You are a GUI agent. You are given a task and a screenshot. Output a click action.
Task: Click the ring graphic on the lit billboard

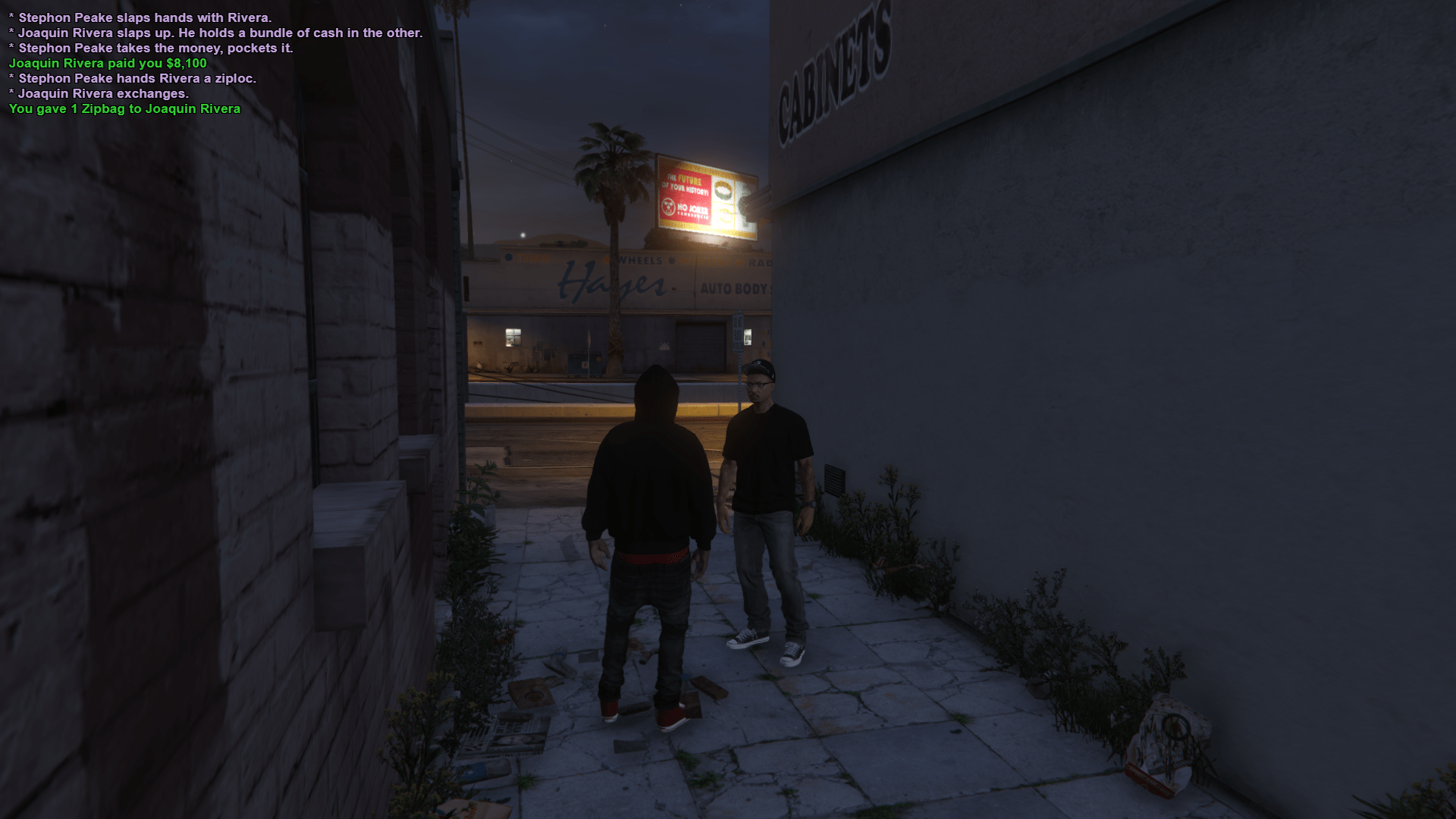pos(724,215)
